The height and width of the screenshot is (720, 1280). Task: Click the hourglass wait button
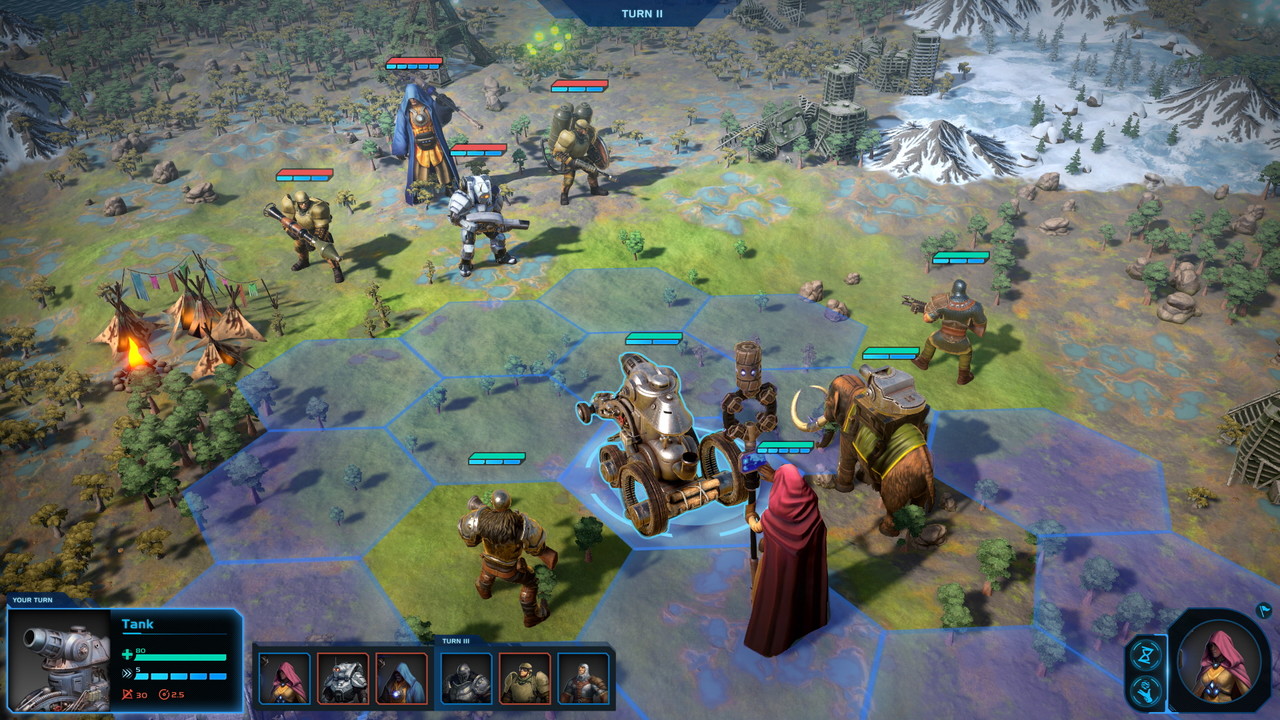(x=1147, y=656)
